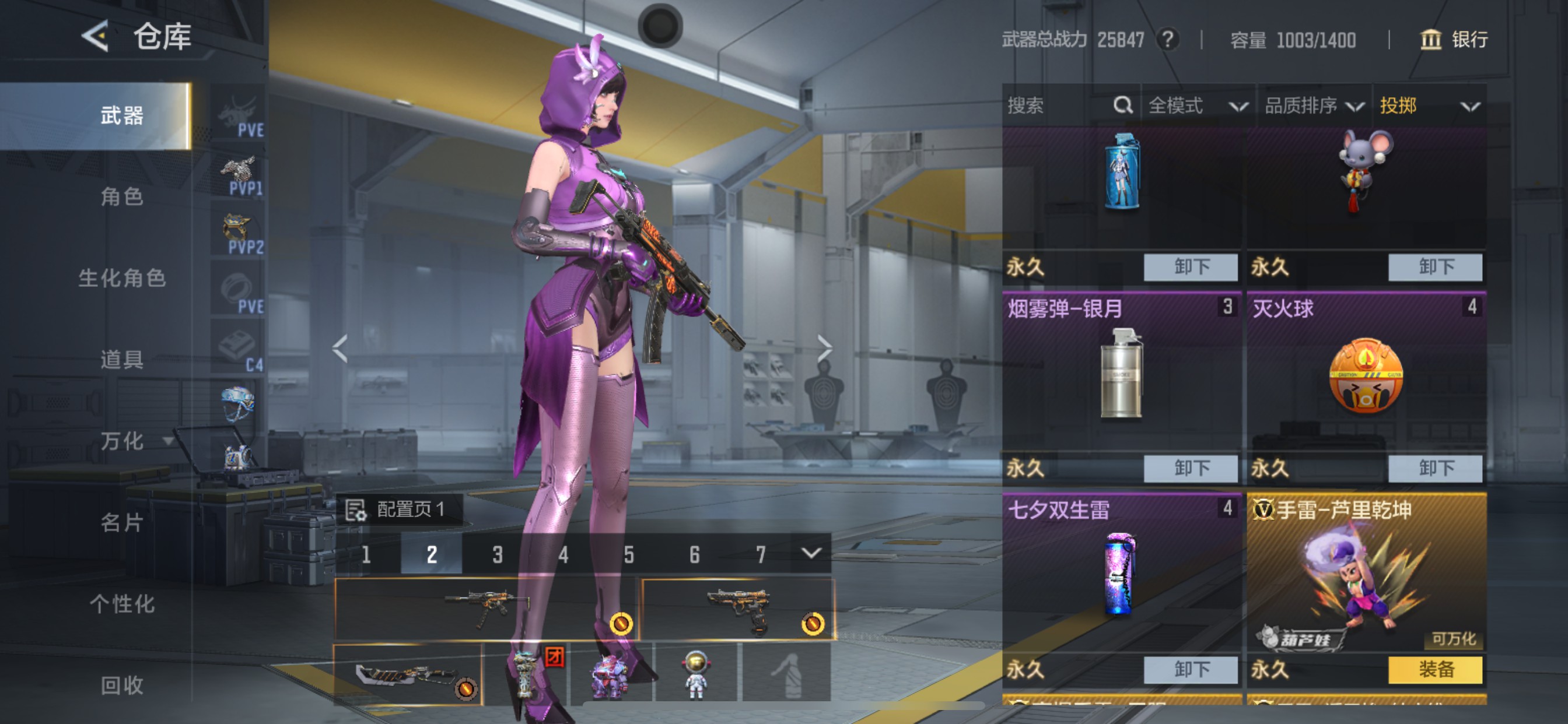
Task: Select the 角色 category tab
Action: 122,196
